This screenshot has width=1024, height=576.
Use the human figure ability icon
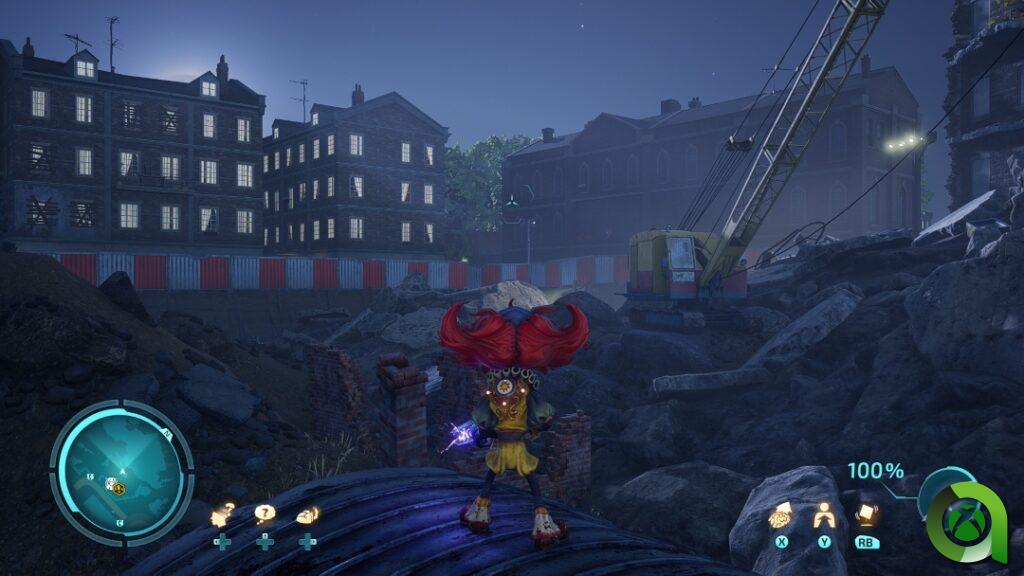coord(824,515)
